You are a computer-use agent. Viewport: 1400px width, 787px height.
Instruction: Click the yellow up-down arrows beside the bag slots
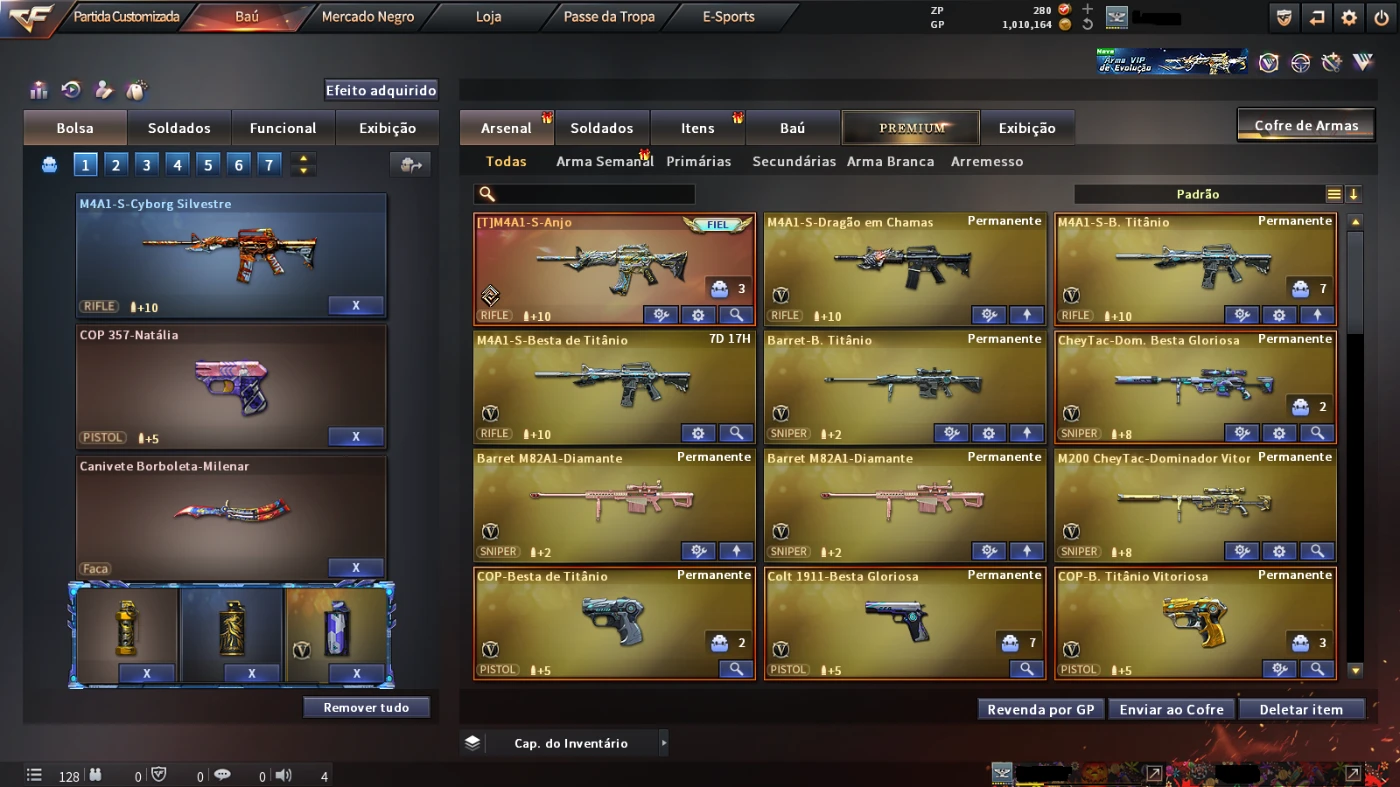[x=303, y=162]
